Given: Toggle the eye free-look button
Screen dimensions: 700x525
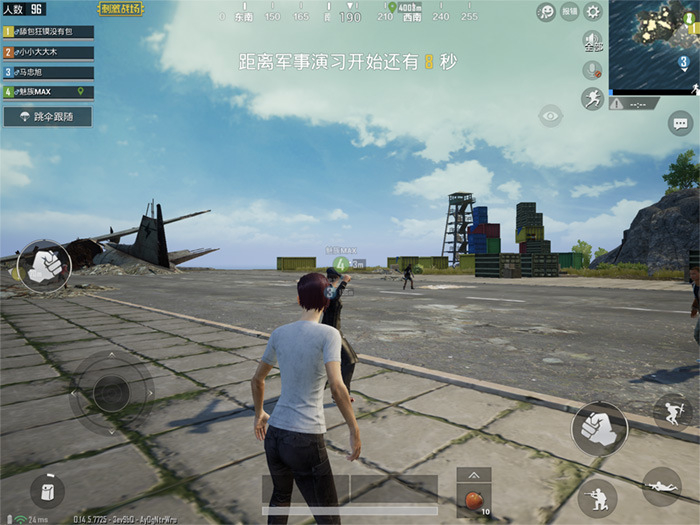Looking at the screenshot, I should click(x=550, y=117).
